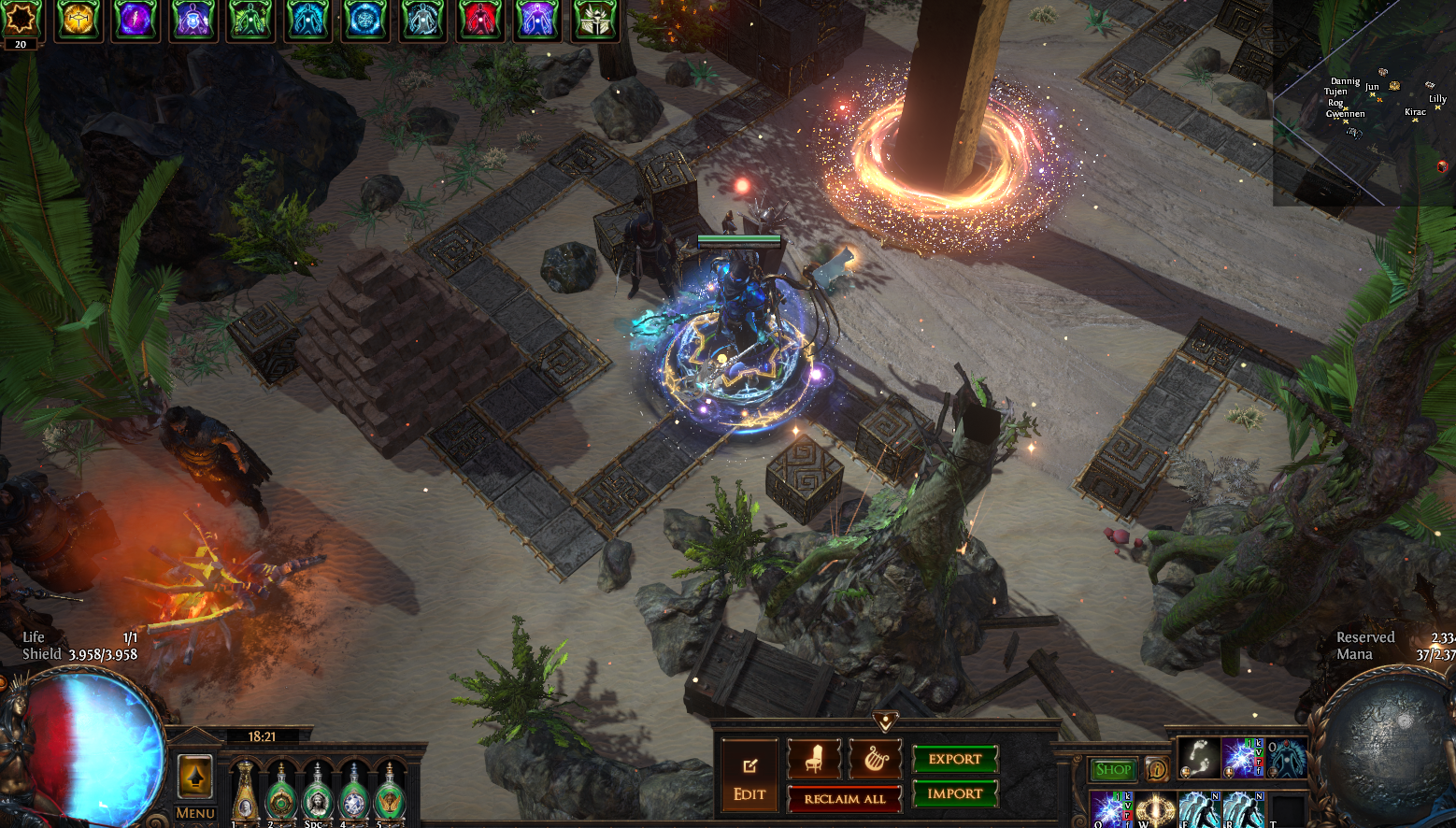Open the green Shop button
Viewport: 1456px width, 828px height.
click(x=1113, y=769)
